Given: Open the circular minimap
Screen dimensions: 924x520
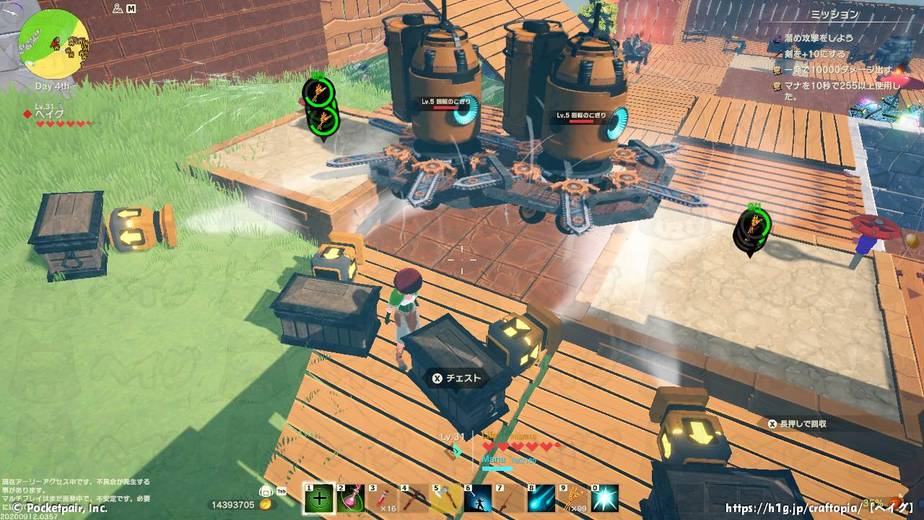Looking at the screenshot, I should pyautogui.click(x=48, y=40).
